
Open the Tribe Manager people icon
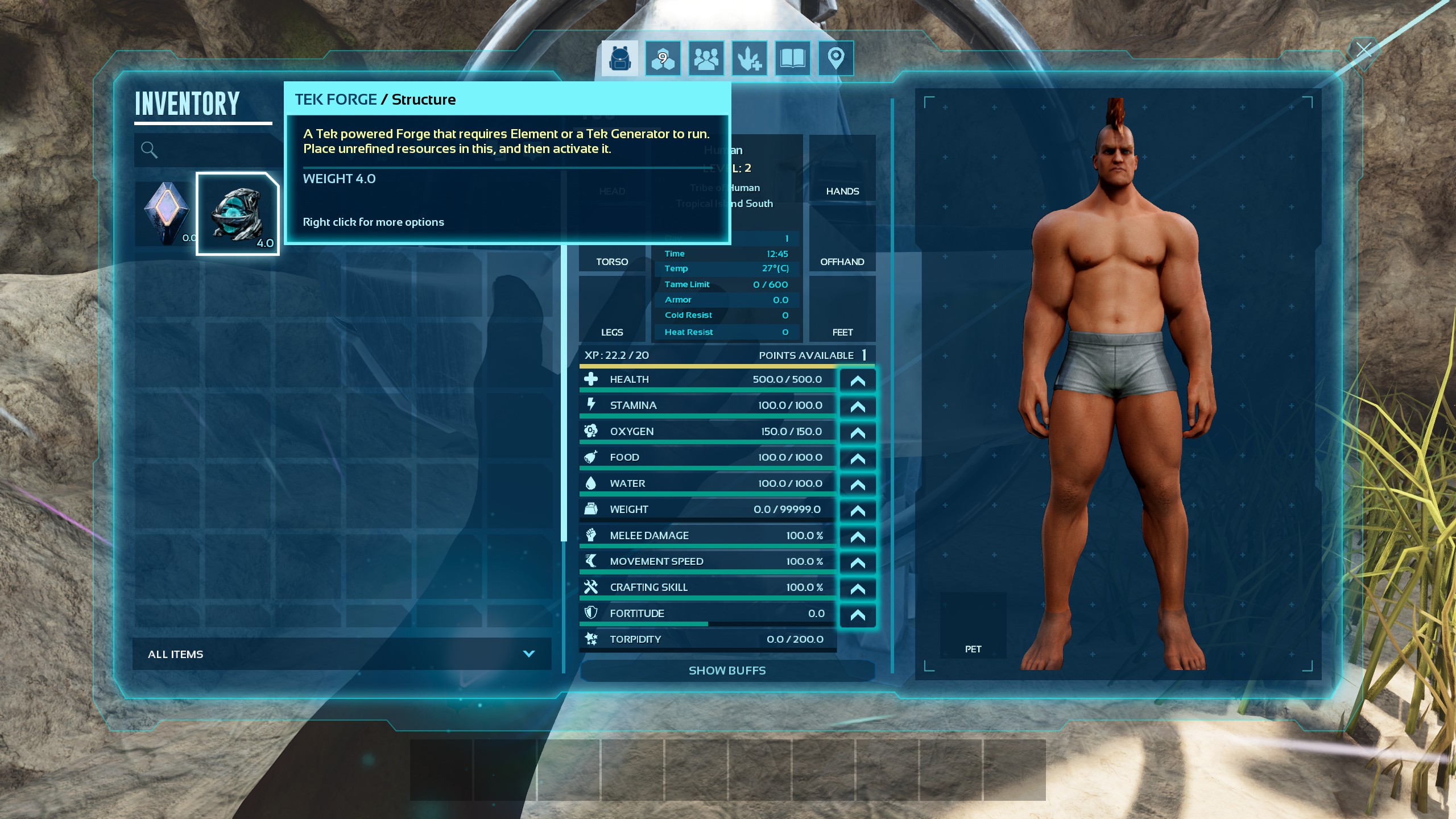click(x=706, y=57)
